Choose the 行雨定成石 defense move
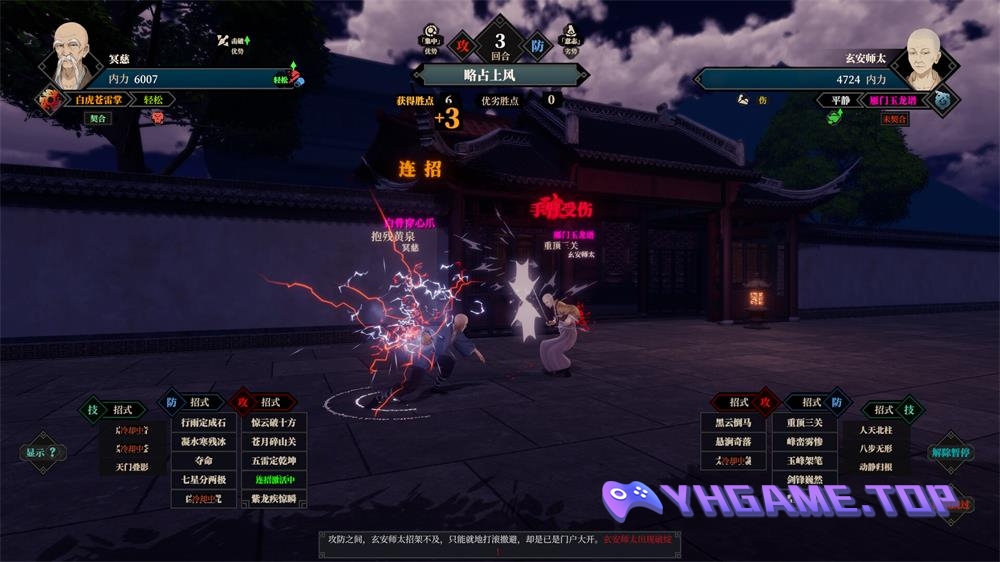The height and width of the screenshot is (562, 1000). coord(203,423)
